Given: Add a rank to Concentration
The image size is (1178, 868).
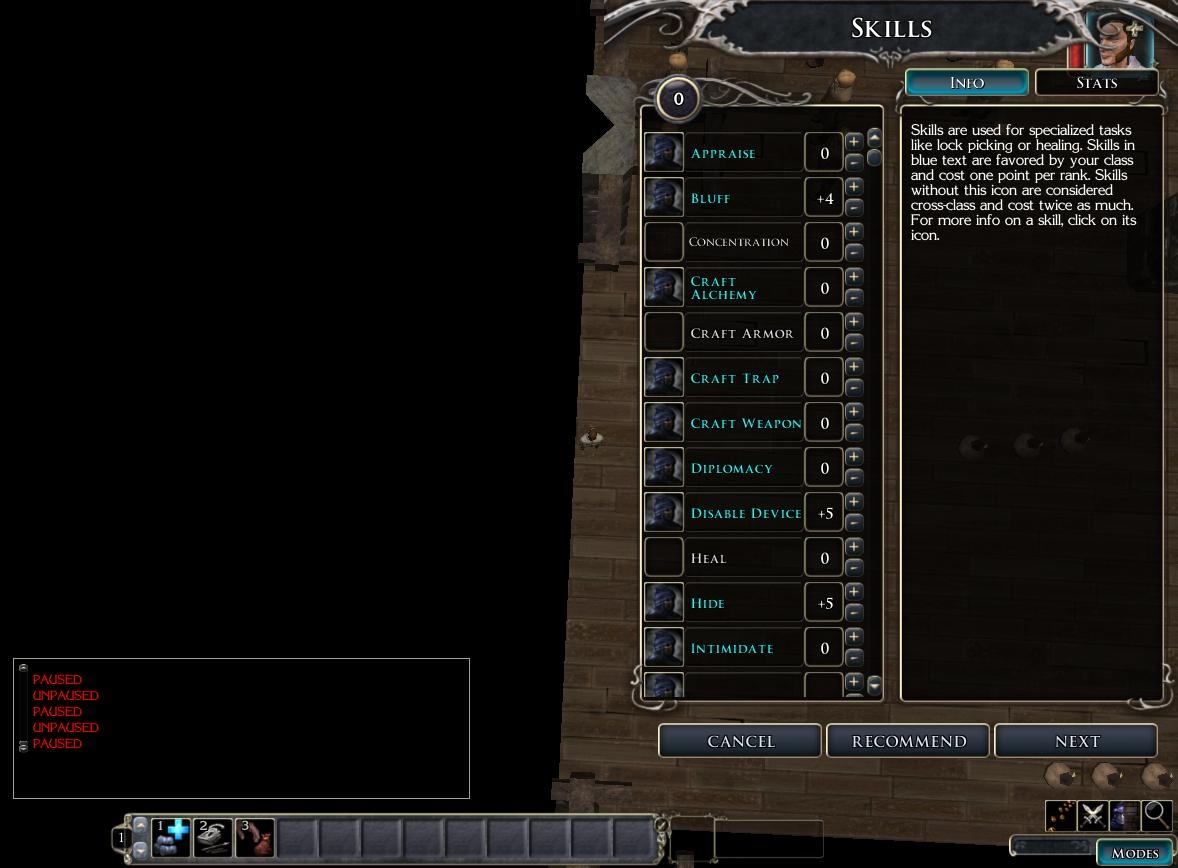Looking at the screenshot, I should [x=854, y=232].
